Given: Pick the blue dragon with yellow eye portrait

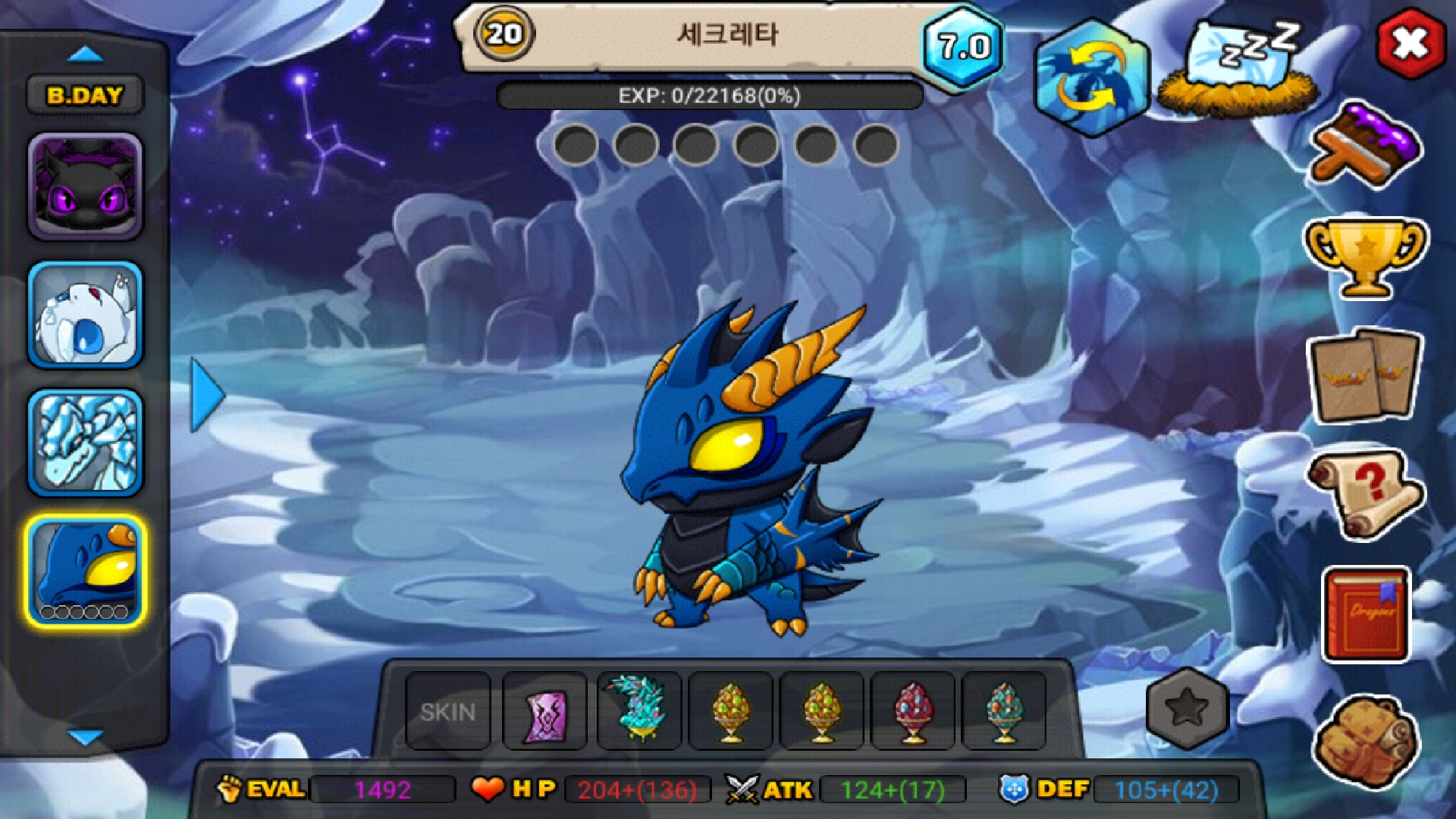Looking at the screenshot, I should [x=85, y=572].
